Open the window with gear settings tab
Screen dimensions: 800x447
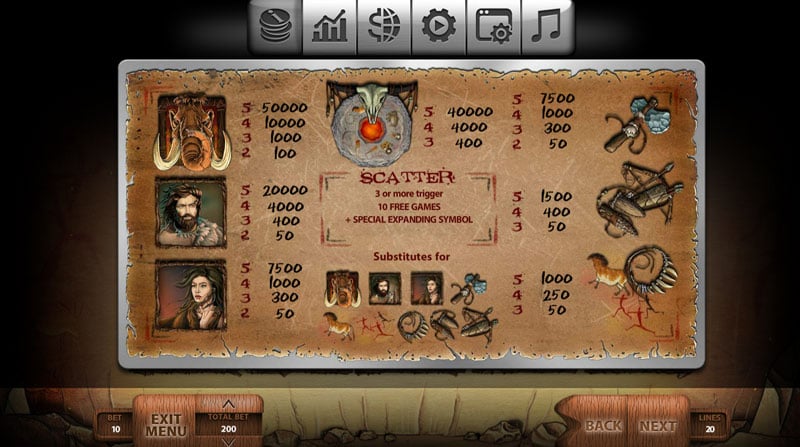tap(493, 27)
